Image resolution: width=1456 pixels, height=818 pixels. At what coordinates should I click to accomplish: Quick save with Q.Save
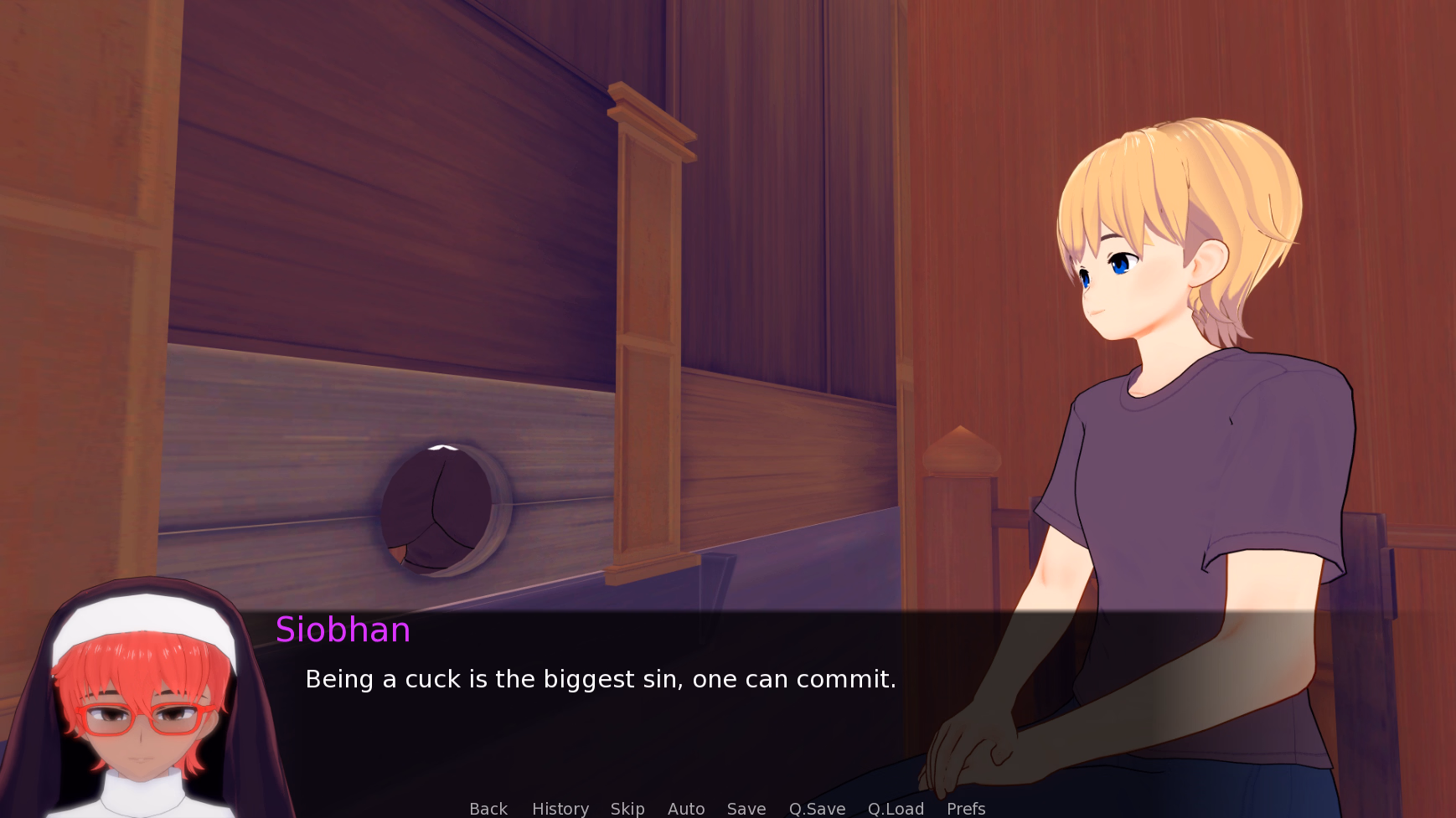816,808
